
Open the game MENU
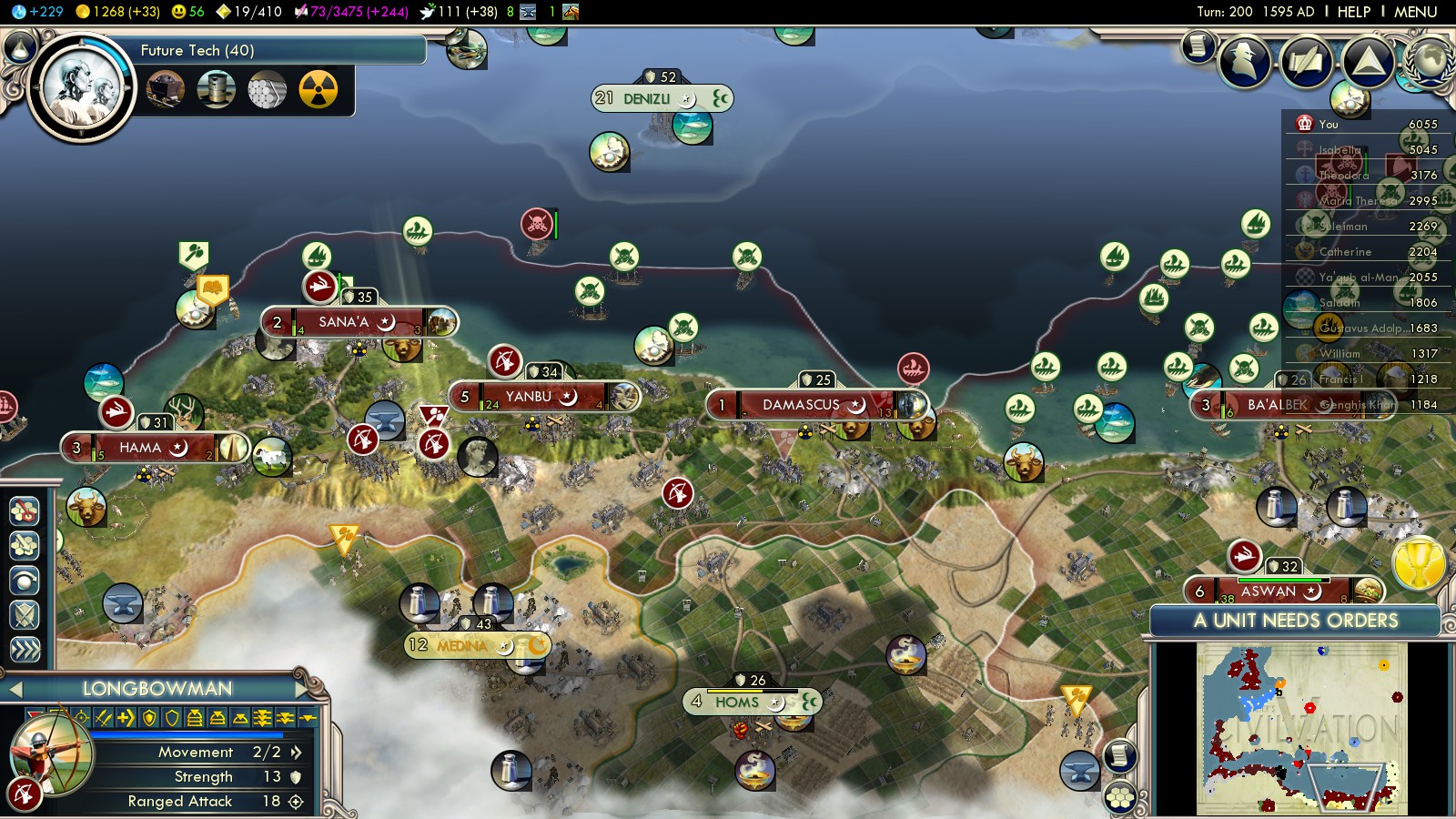pyautogui.click(x=1415, y=12)
